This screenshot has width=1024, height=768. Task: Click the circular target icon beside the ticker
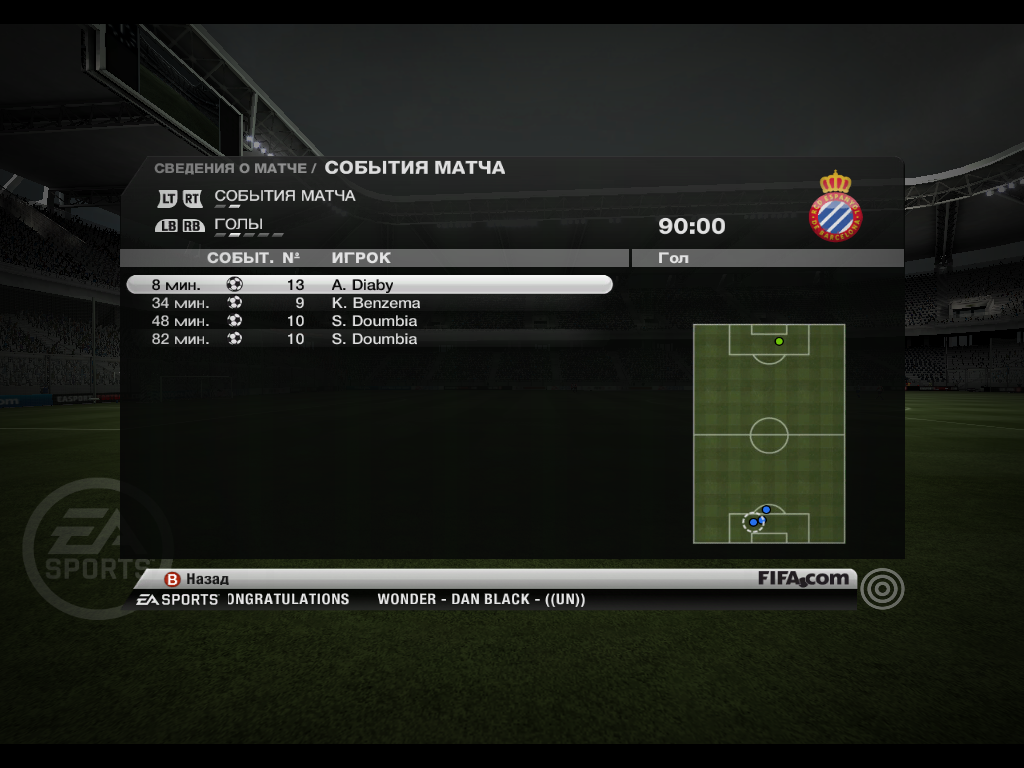coord(881,588)
